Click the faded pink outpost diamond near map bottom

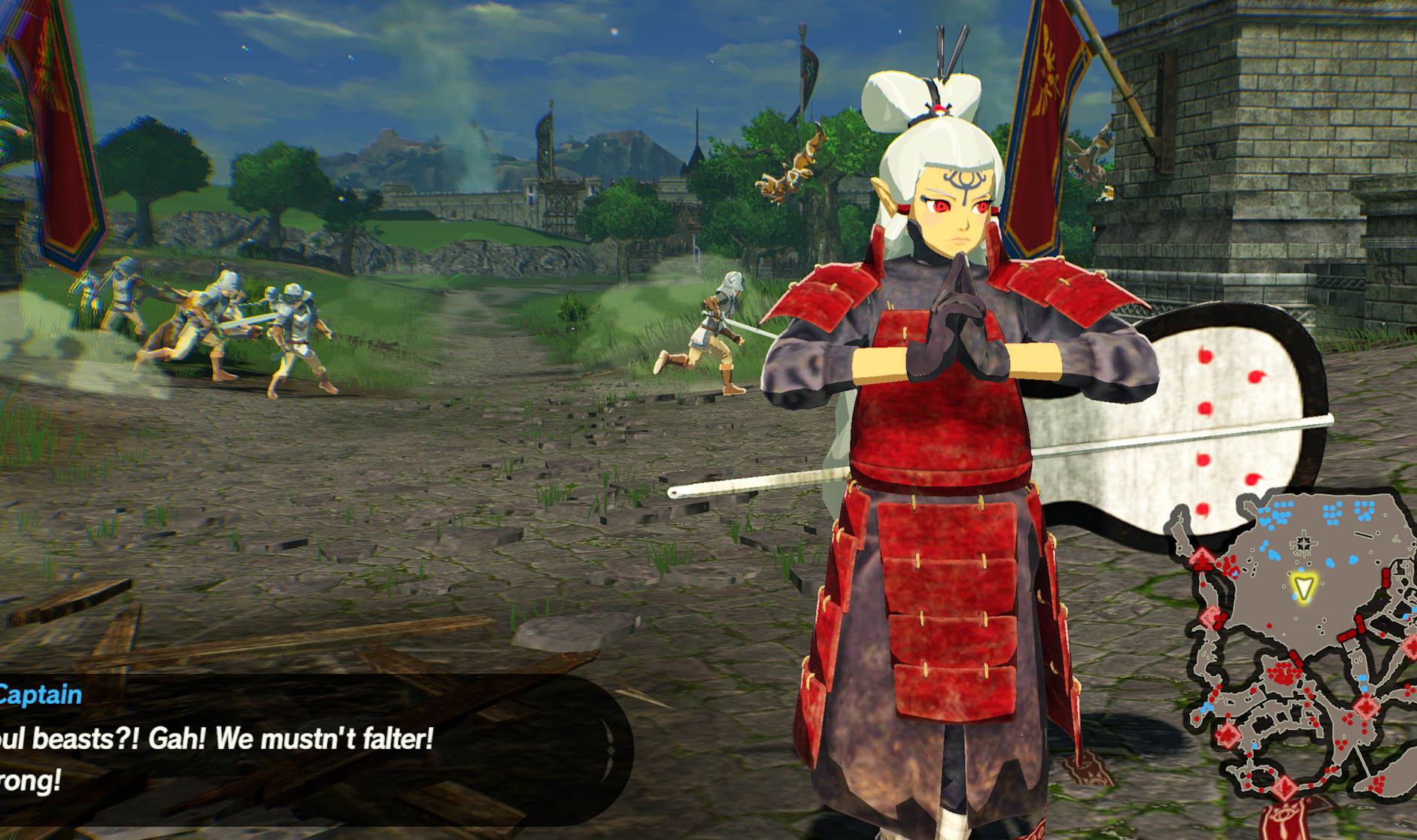1286,787
